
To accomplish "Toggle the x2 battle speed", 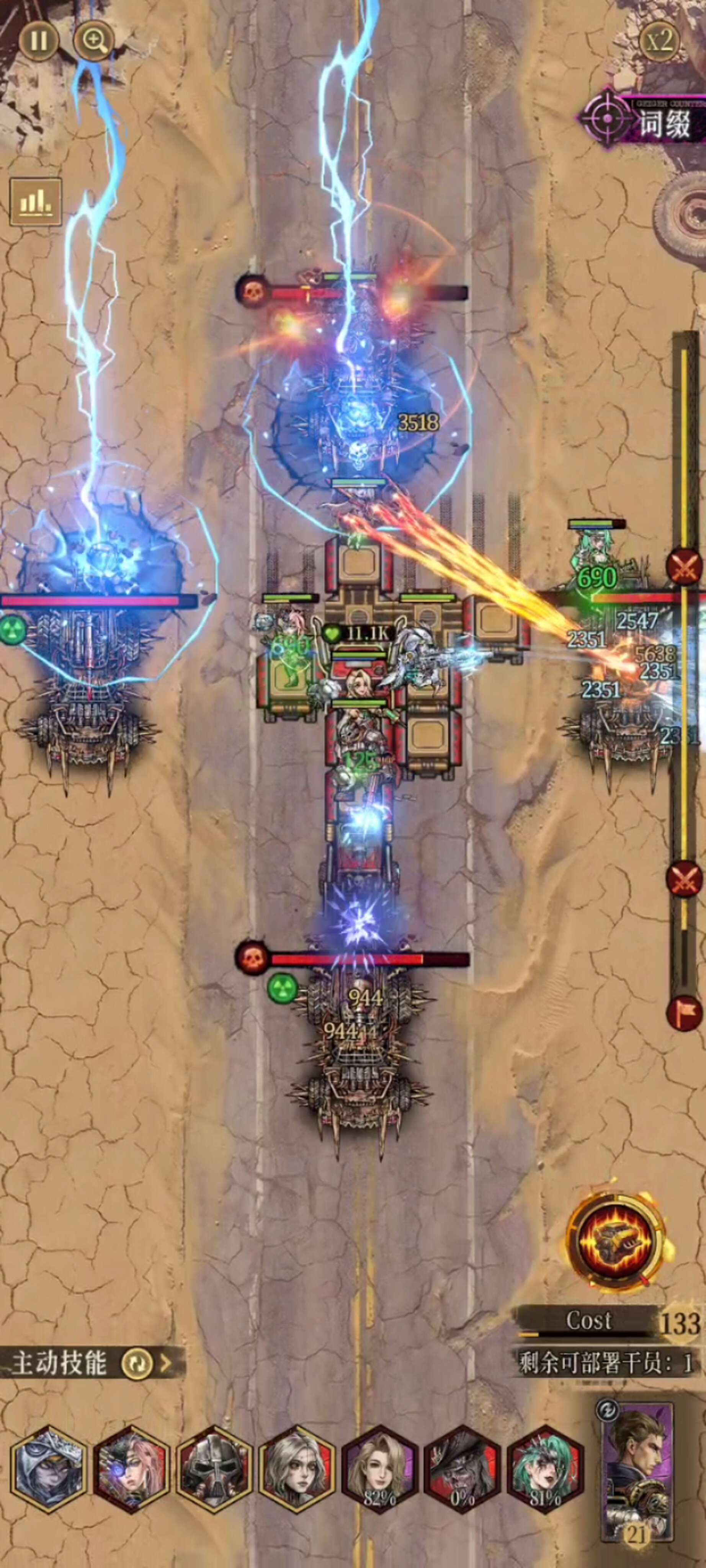I will [660, 41].
